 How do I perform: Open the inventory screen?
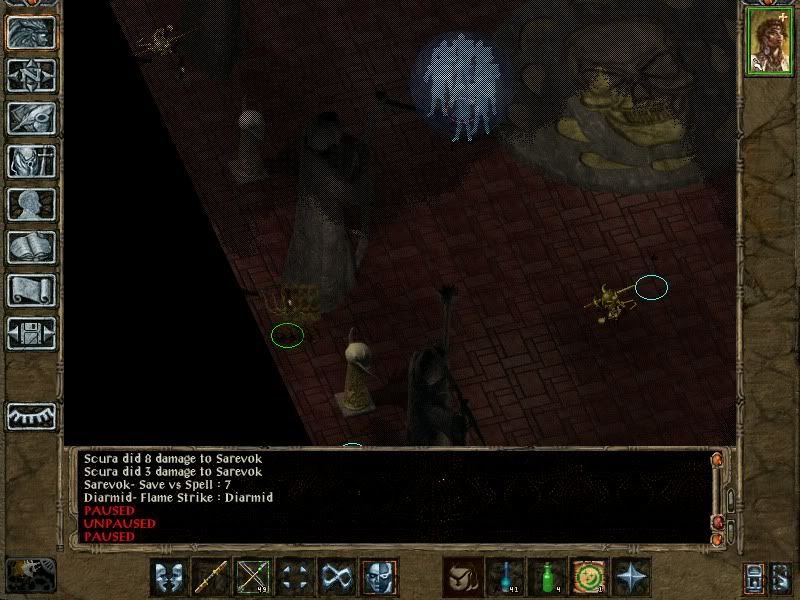click(x=30, y=160)
